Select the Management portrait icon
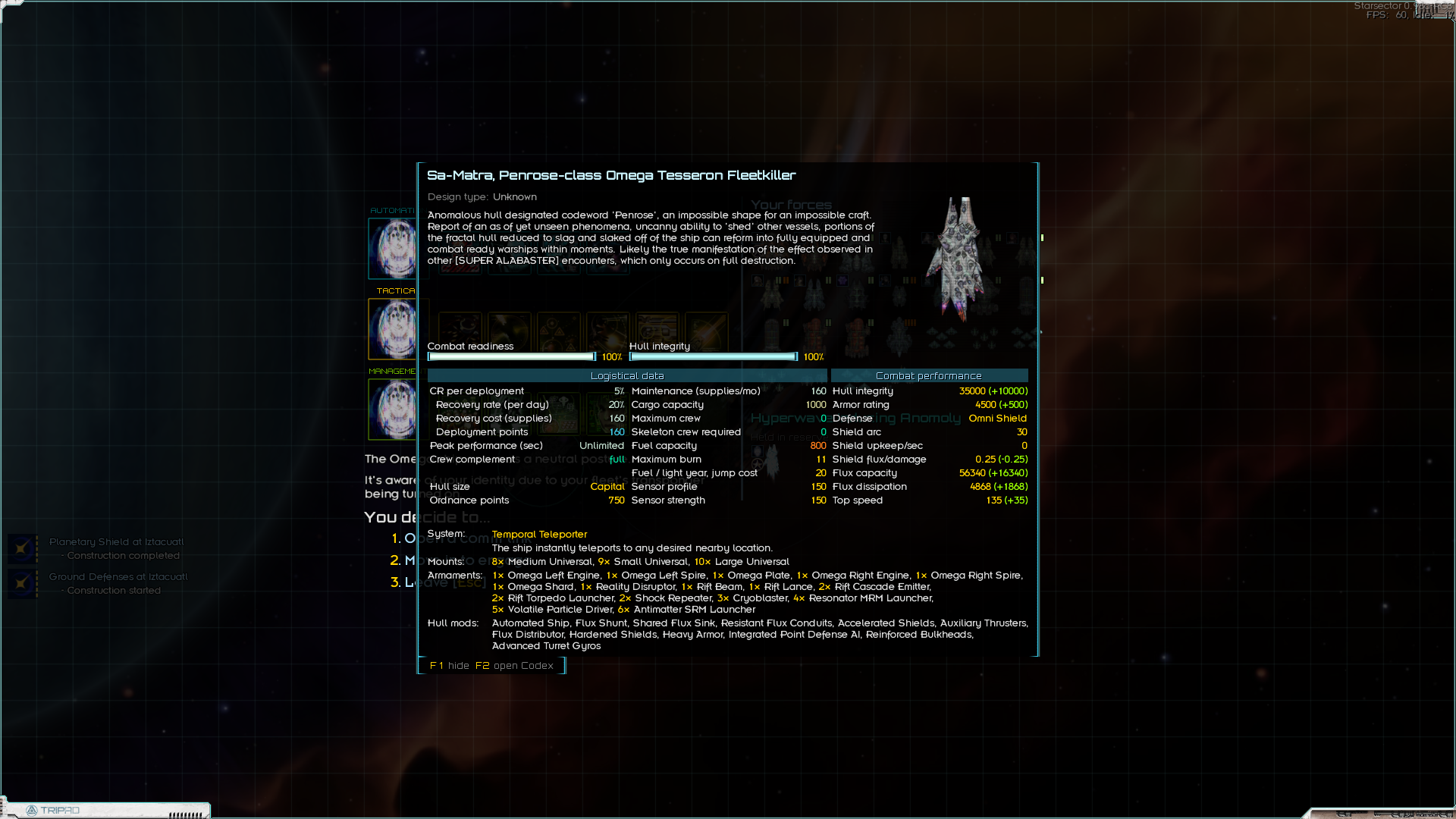Screen dimensions: 1456x819 [x=393, y=409]
